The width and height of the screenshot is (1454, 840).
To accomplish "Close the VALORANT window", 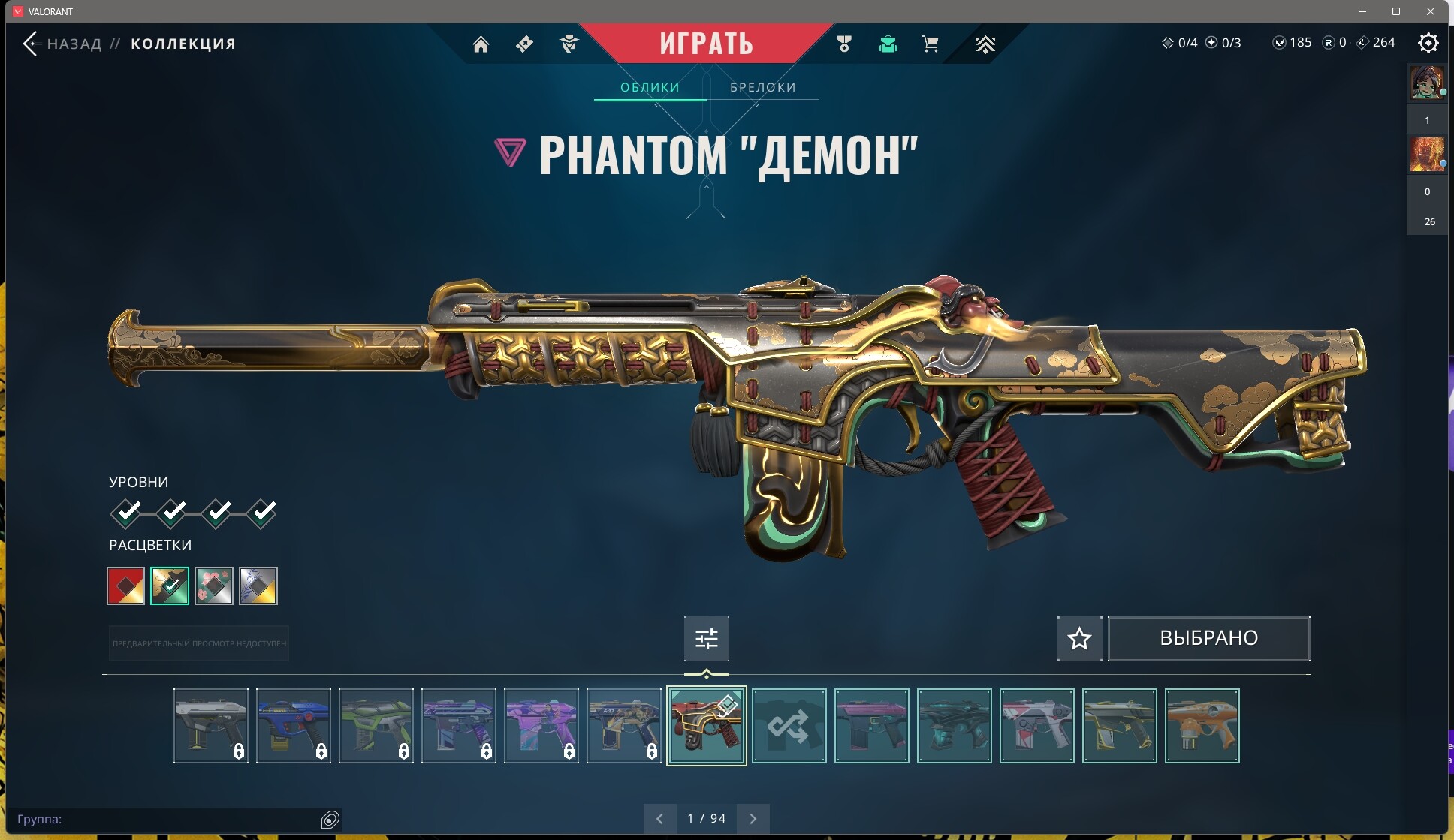I will click(x=1431, y=11).
